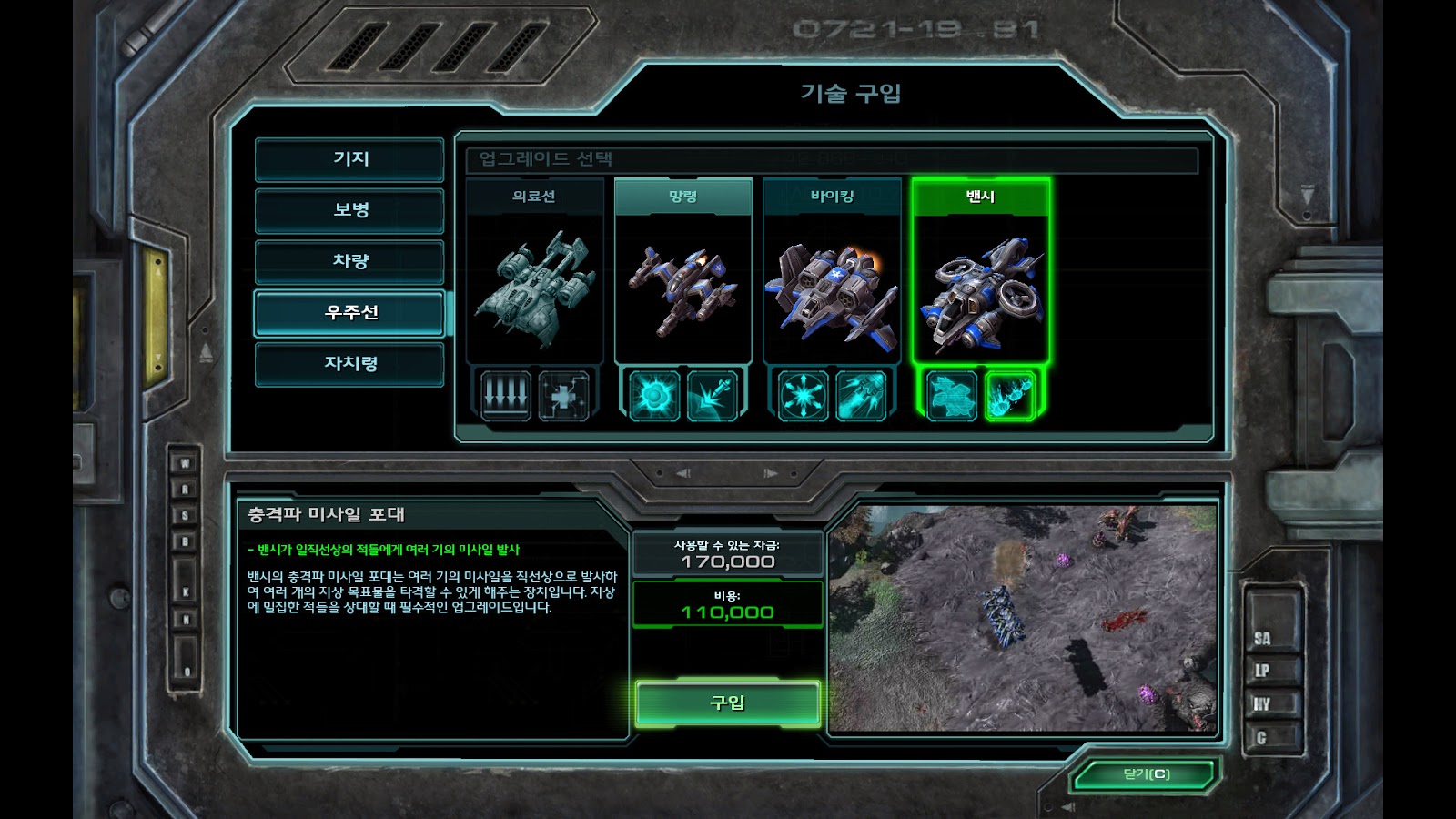Screen dimensions: 1456x819
Task: Click the upgrade preview video panel
Action: pos(1023,619)
